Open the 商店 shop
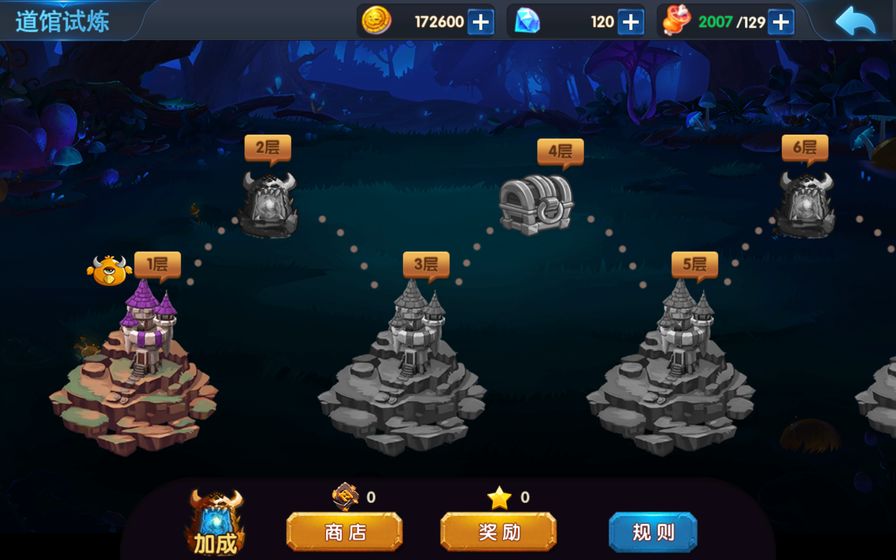The width and height of the screenshot is (896, 560). coord(344,531)
